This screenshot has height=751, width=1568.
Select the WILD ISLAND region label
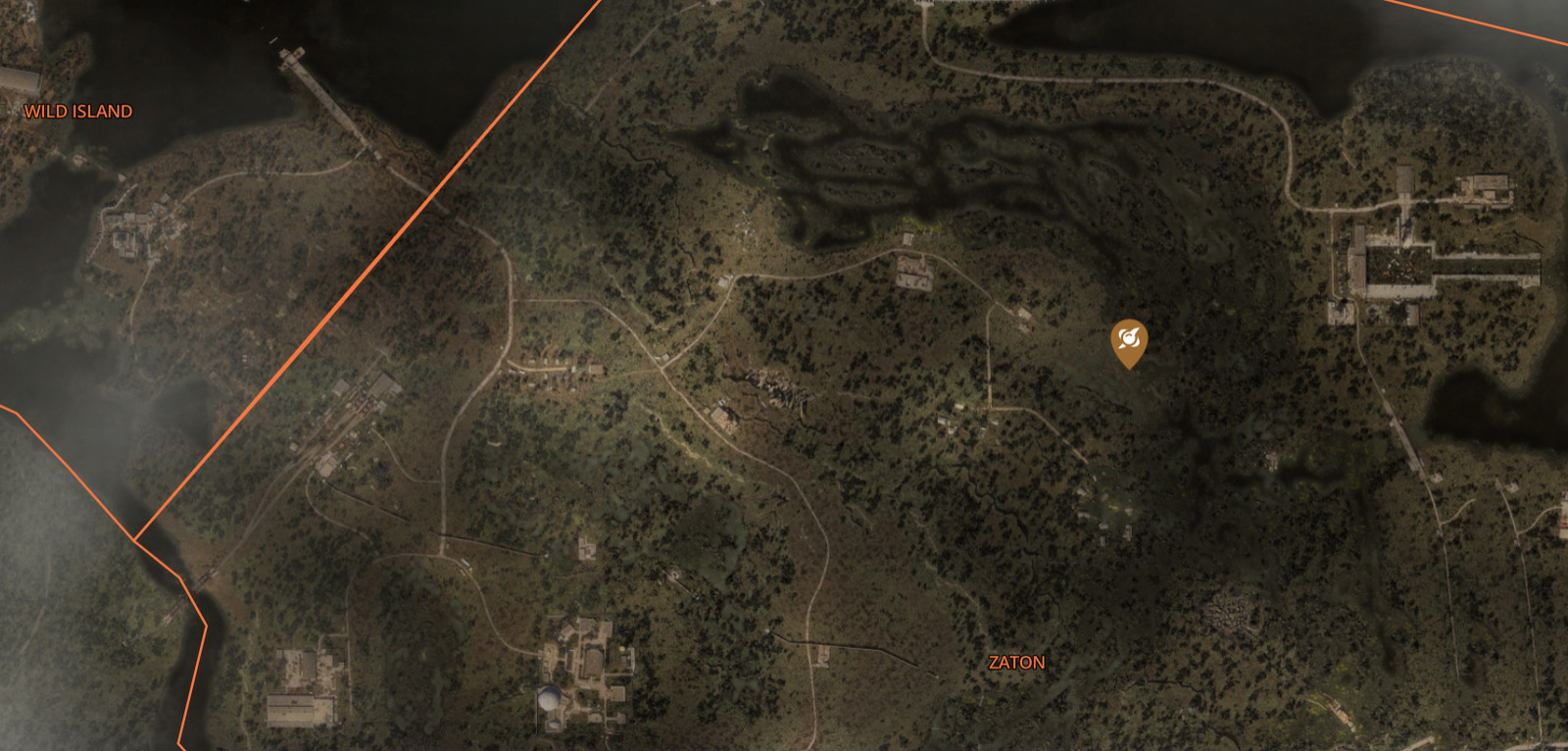pos(77,112)
